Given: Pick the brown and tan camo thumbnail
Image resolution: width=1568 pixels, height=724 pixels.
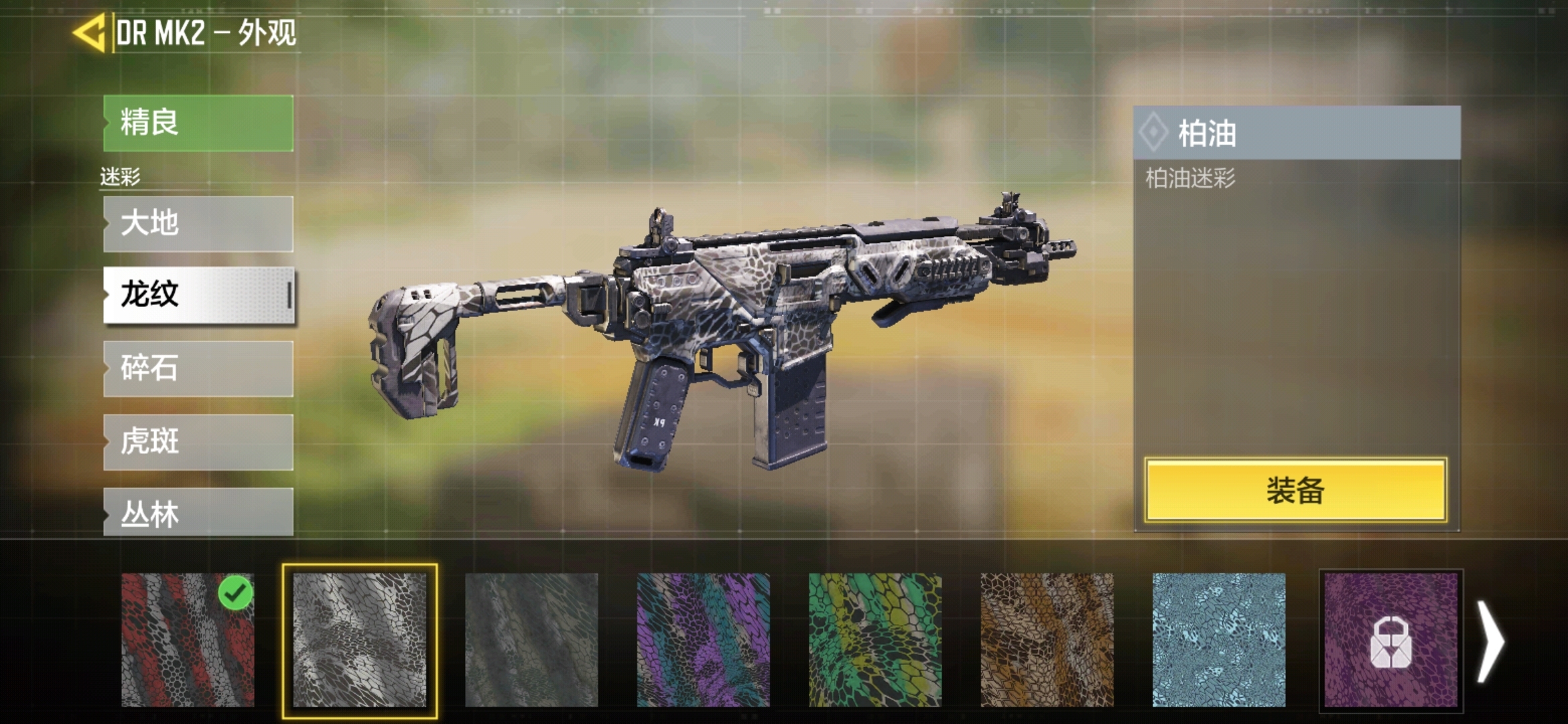Looking at the screenshot, I should tap(1047, 640).
